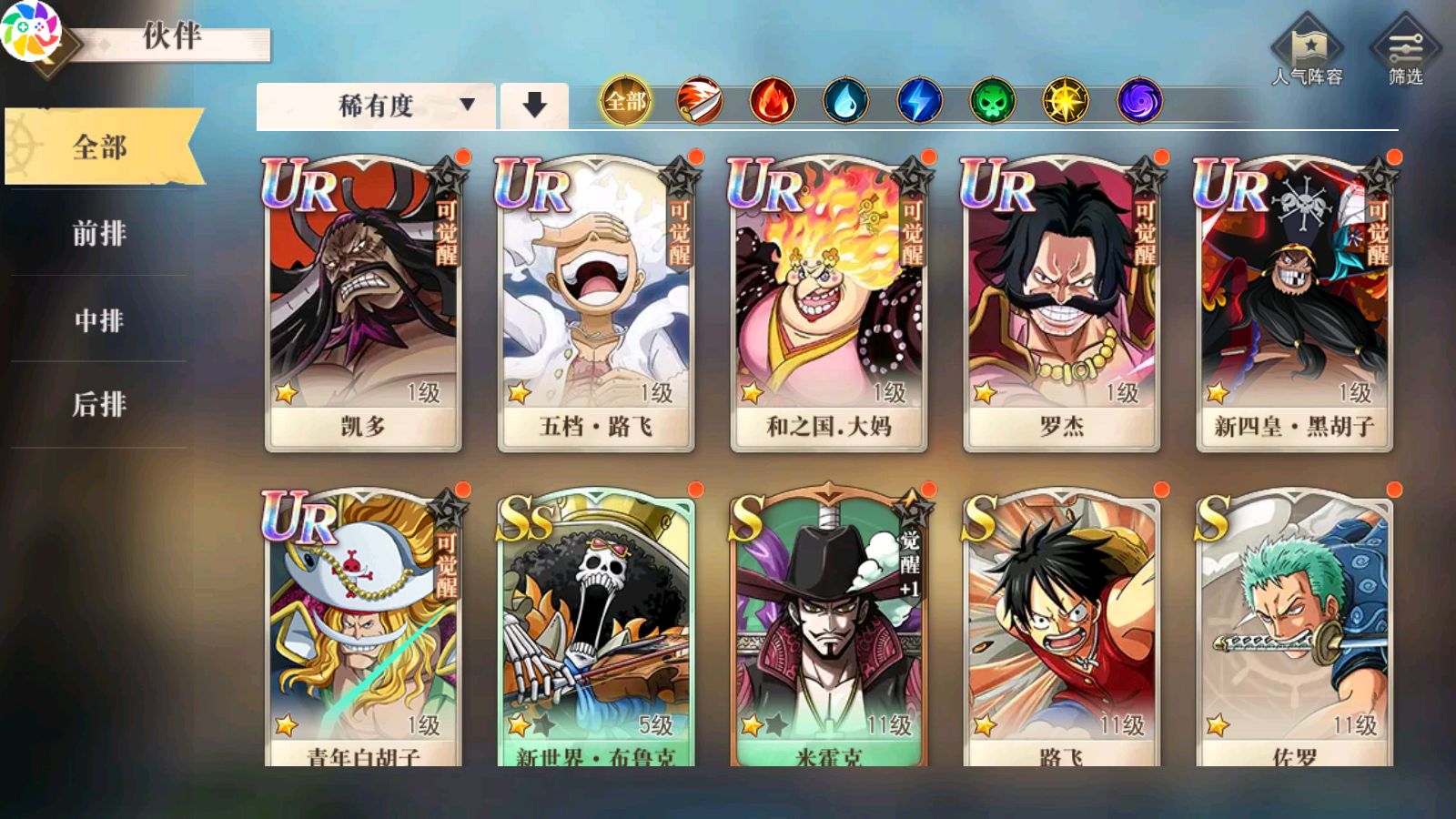Show 前排 front row partners
This screenshot has width=1456, height=819.
[99, 233]
